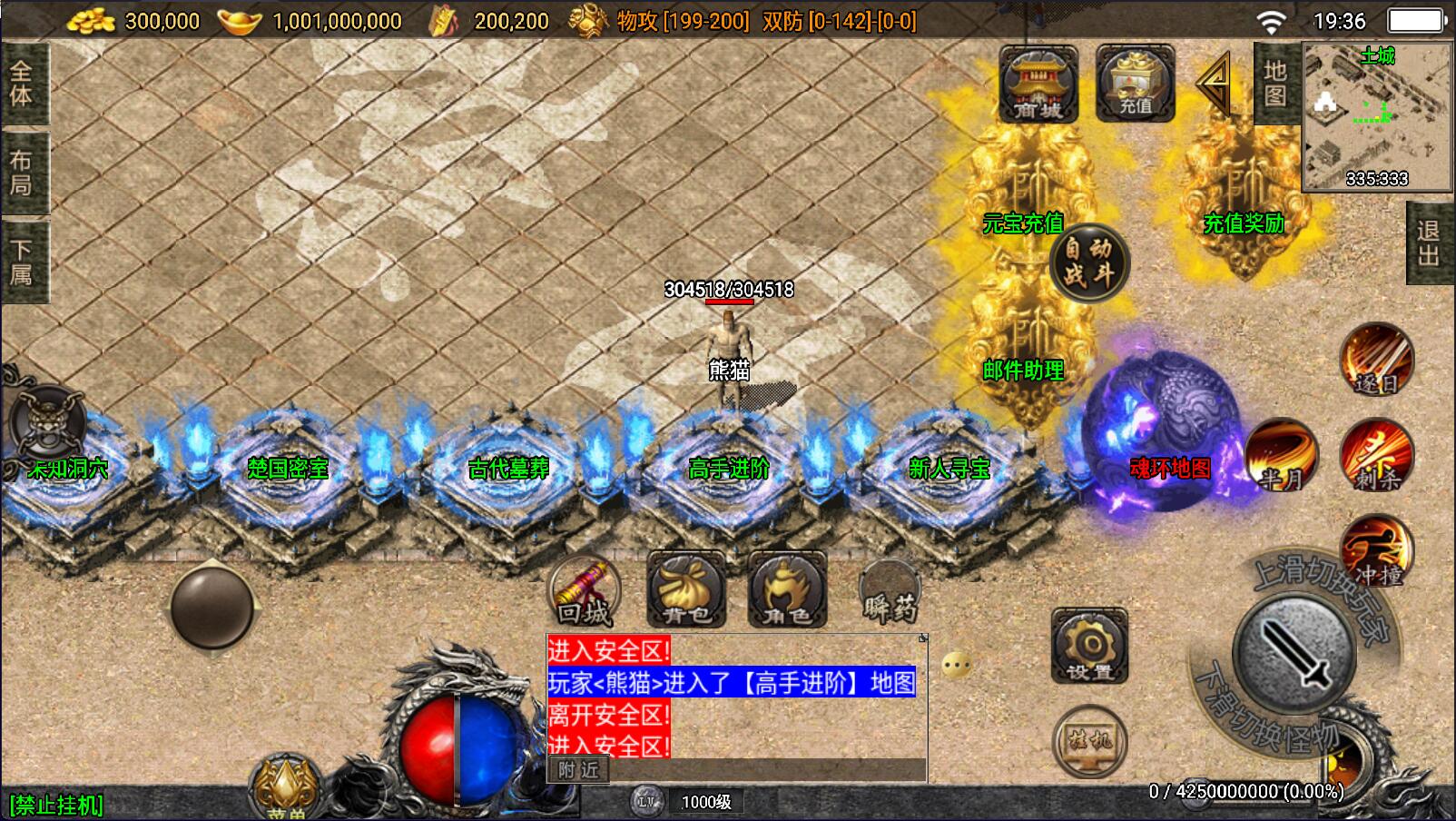Open the 设置 settings gear
Image resolution: width=1456 pixels, height=821 pixels.
[1089, 647]
